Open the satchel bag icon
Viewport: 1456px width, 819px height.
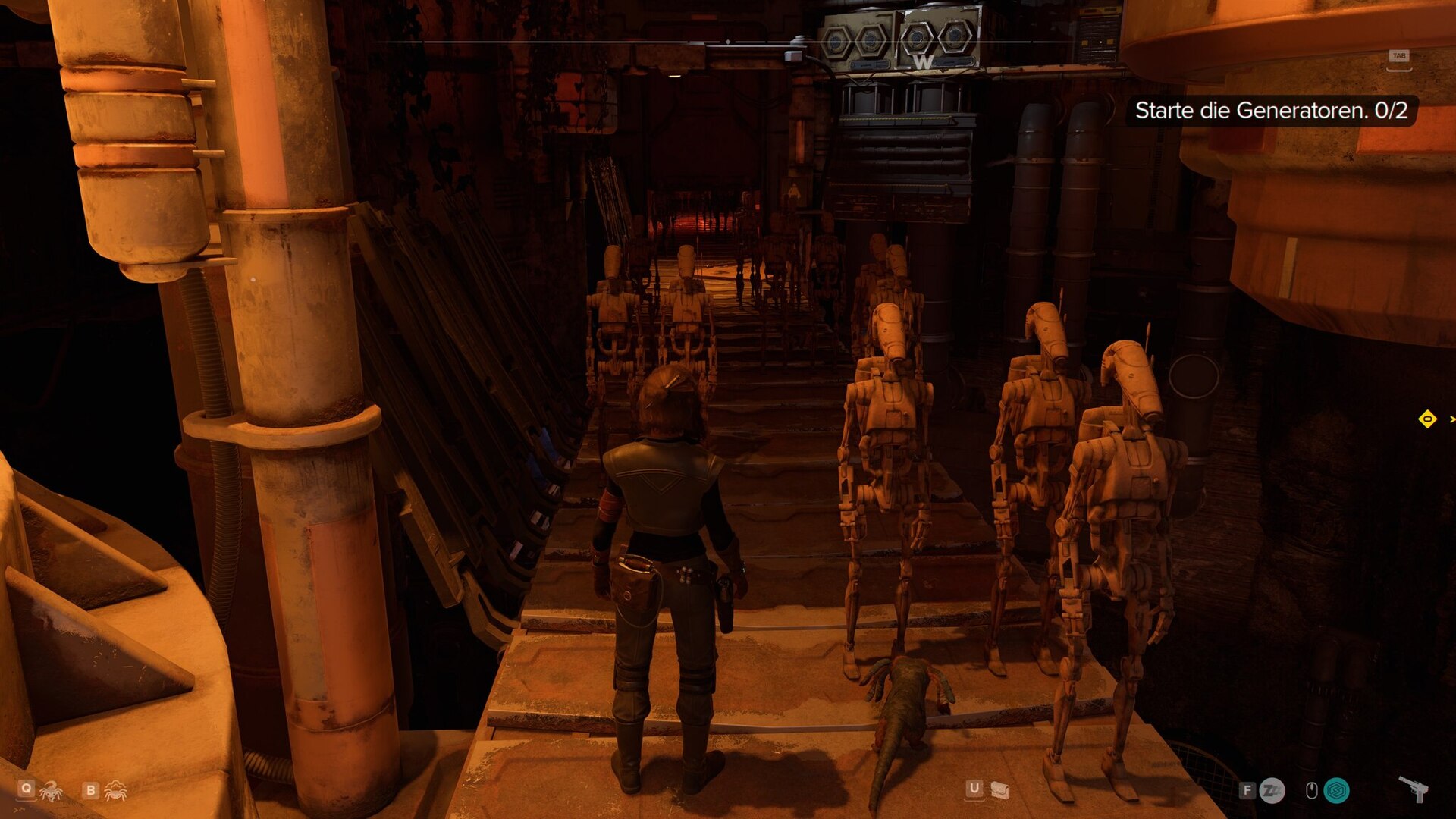coord(1000,791)
